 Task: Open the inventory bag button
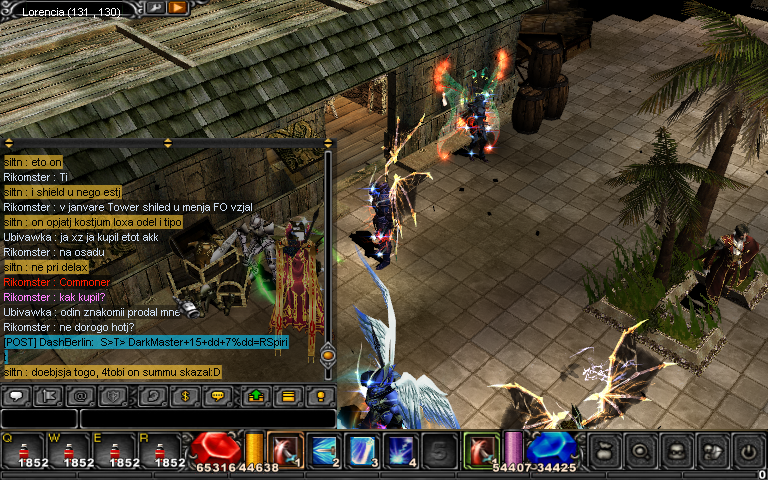point(605,451)
